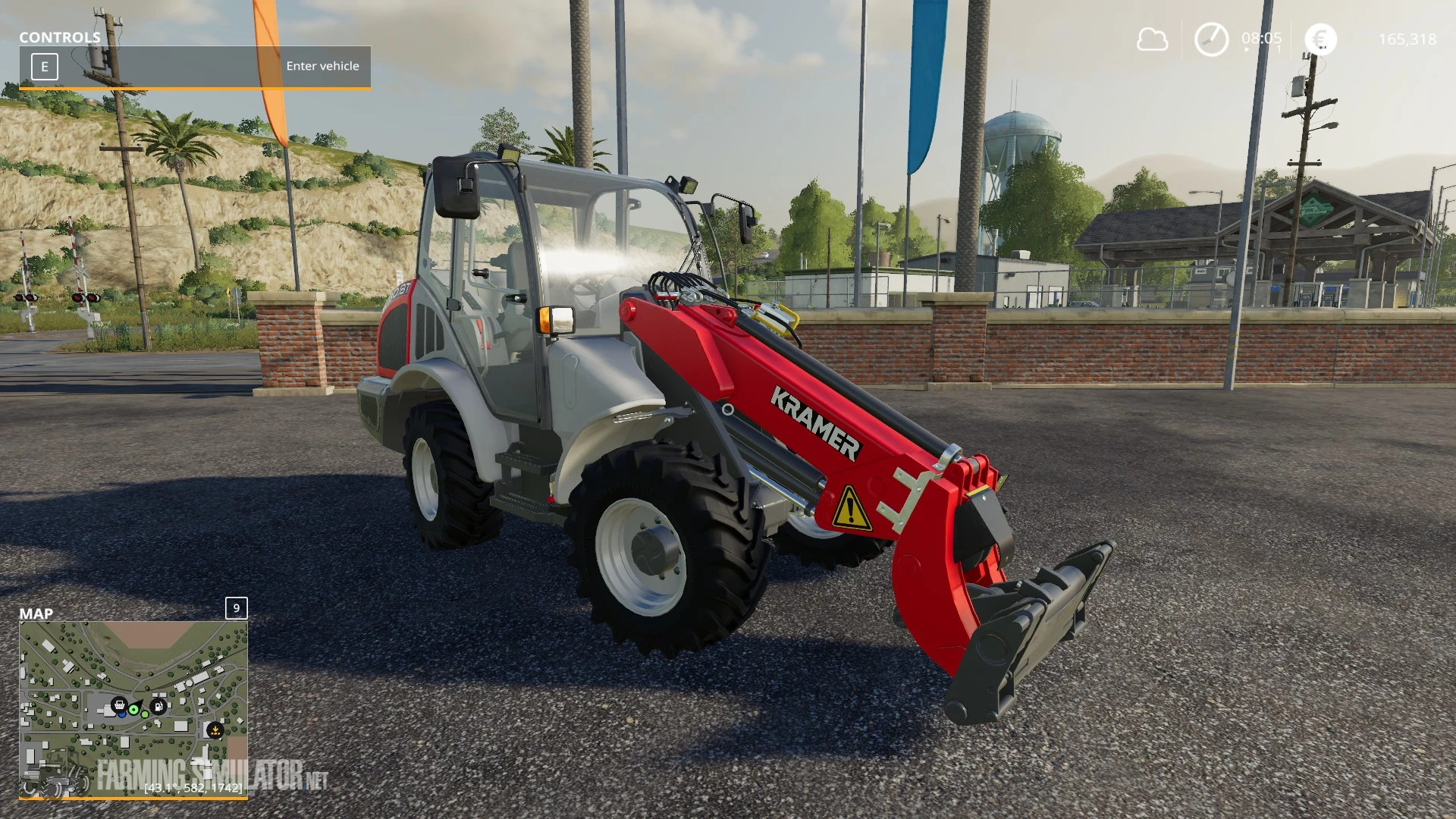Image resolution: width=1456 pixels, height=819 pixels.
Task: Click the shop basket icon on the minimap
Action: tap(121, 705)
